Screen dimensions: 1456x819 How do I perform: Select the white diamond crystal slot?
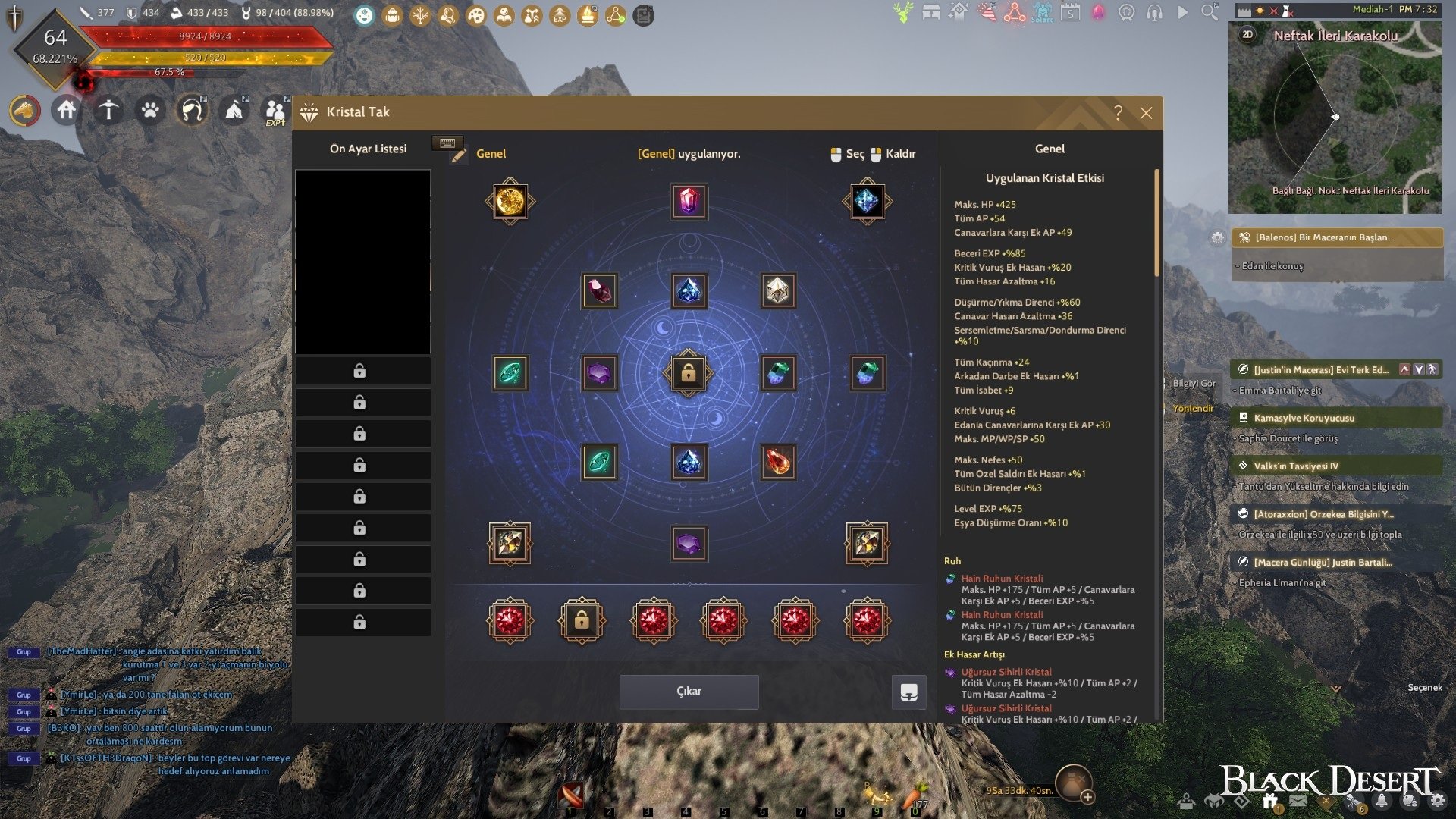coord(777,290)
